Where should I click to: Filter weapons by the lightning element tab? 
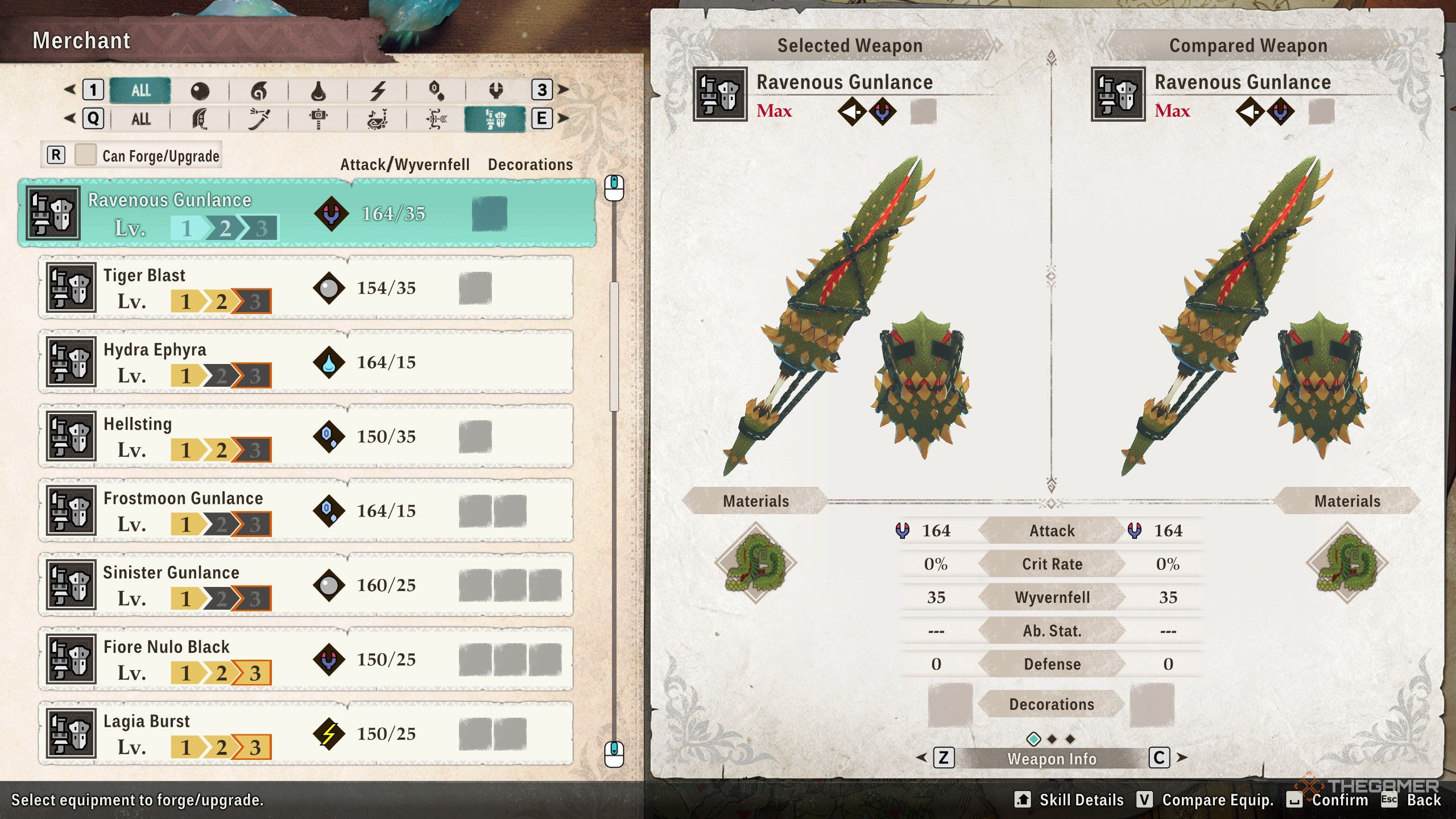pyautogui.click(x=378, y=90)
